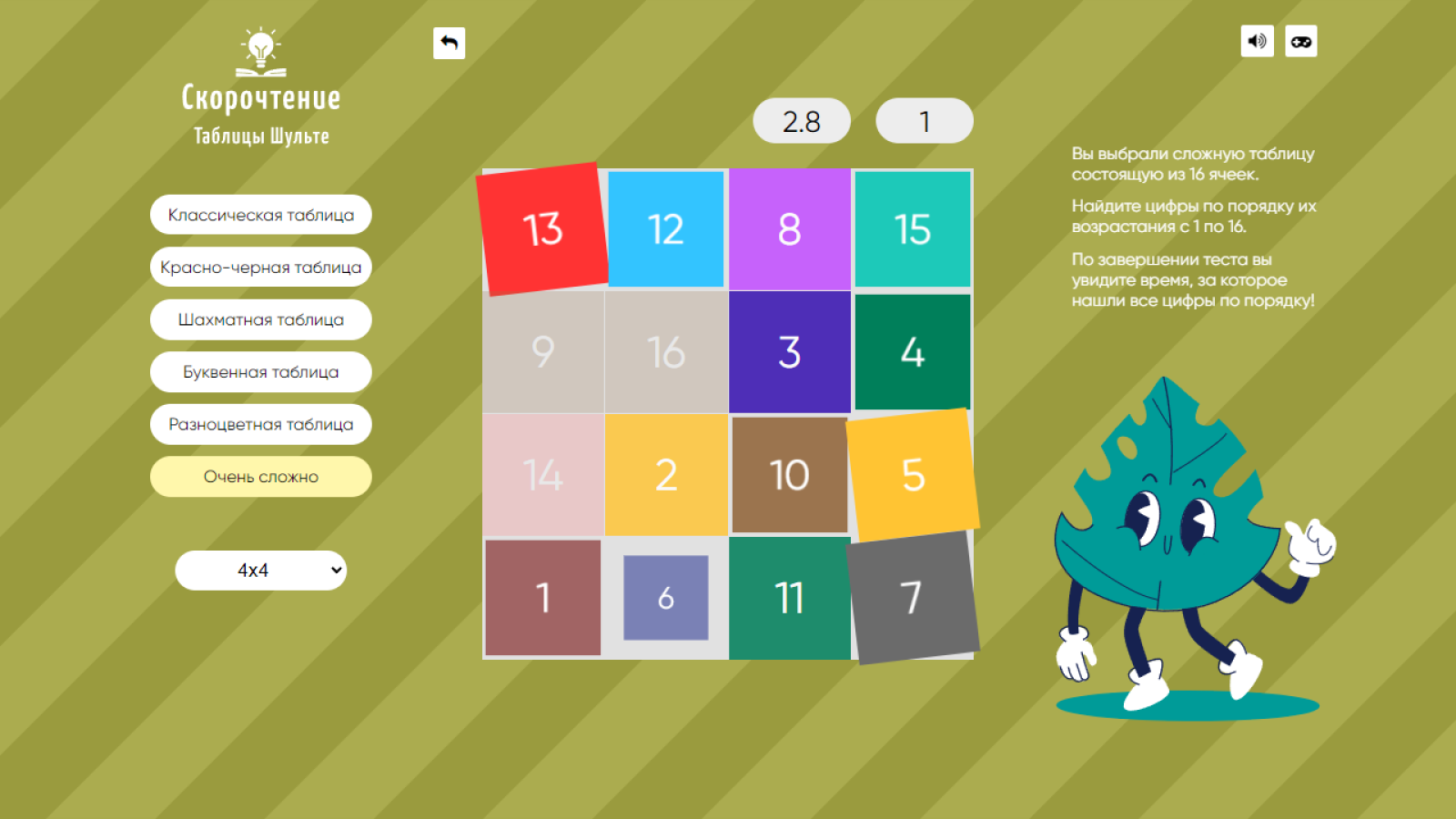
Task: Click the Разноцветная таблица button
Action: (260, 424)
